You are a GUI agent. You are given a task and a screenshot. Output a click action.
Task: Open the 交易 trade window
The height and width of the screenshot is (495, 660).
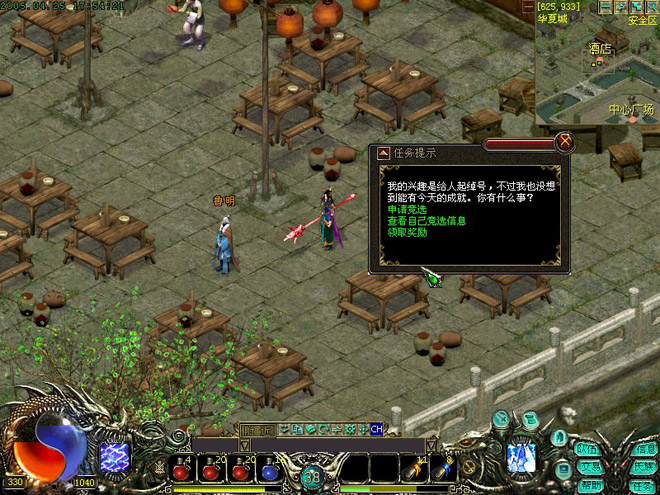point(589,467)
